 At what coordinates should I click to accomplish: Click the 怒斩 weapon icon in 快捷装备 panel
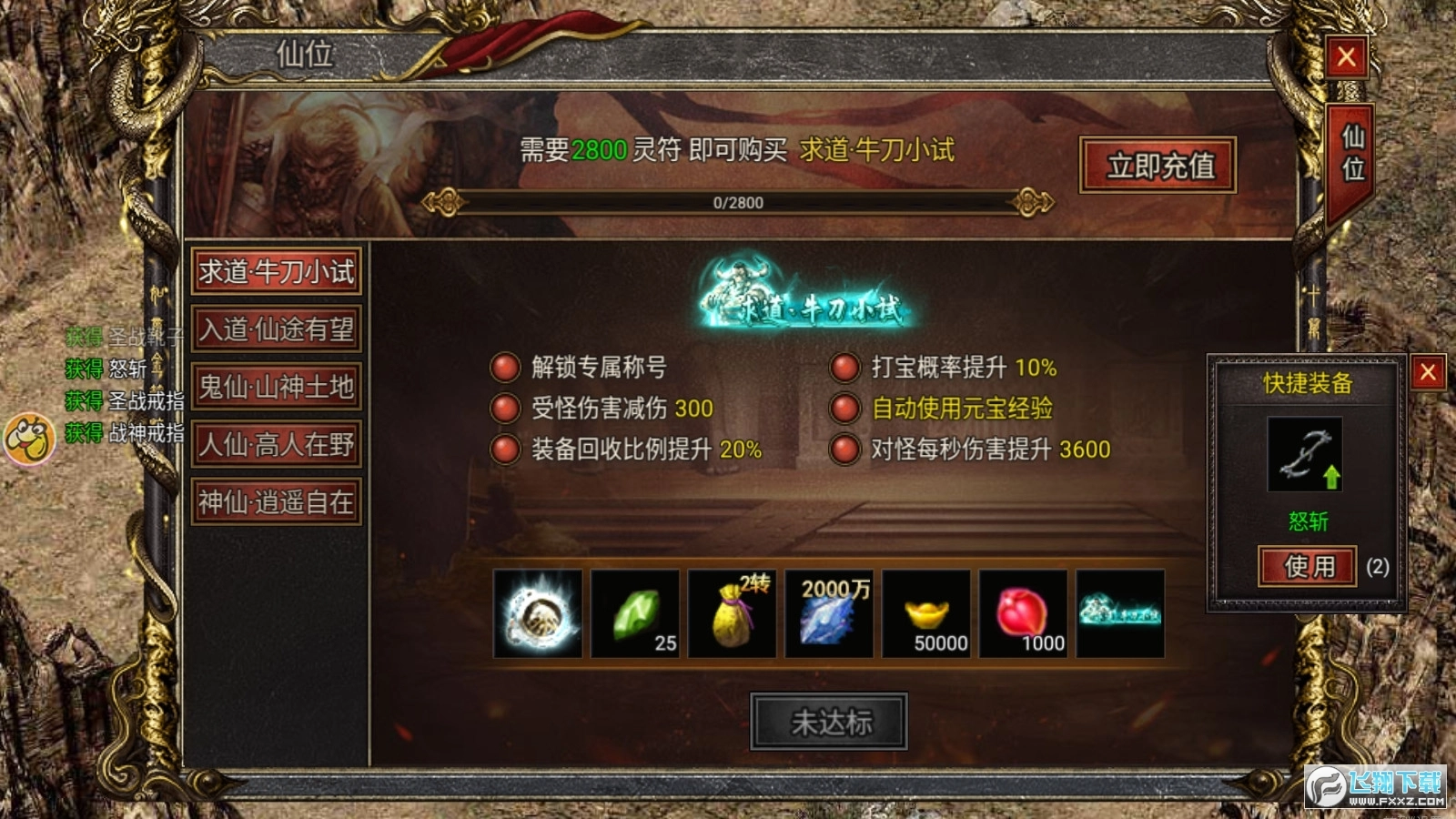tap(1305, 455)
